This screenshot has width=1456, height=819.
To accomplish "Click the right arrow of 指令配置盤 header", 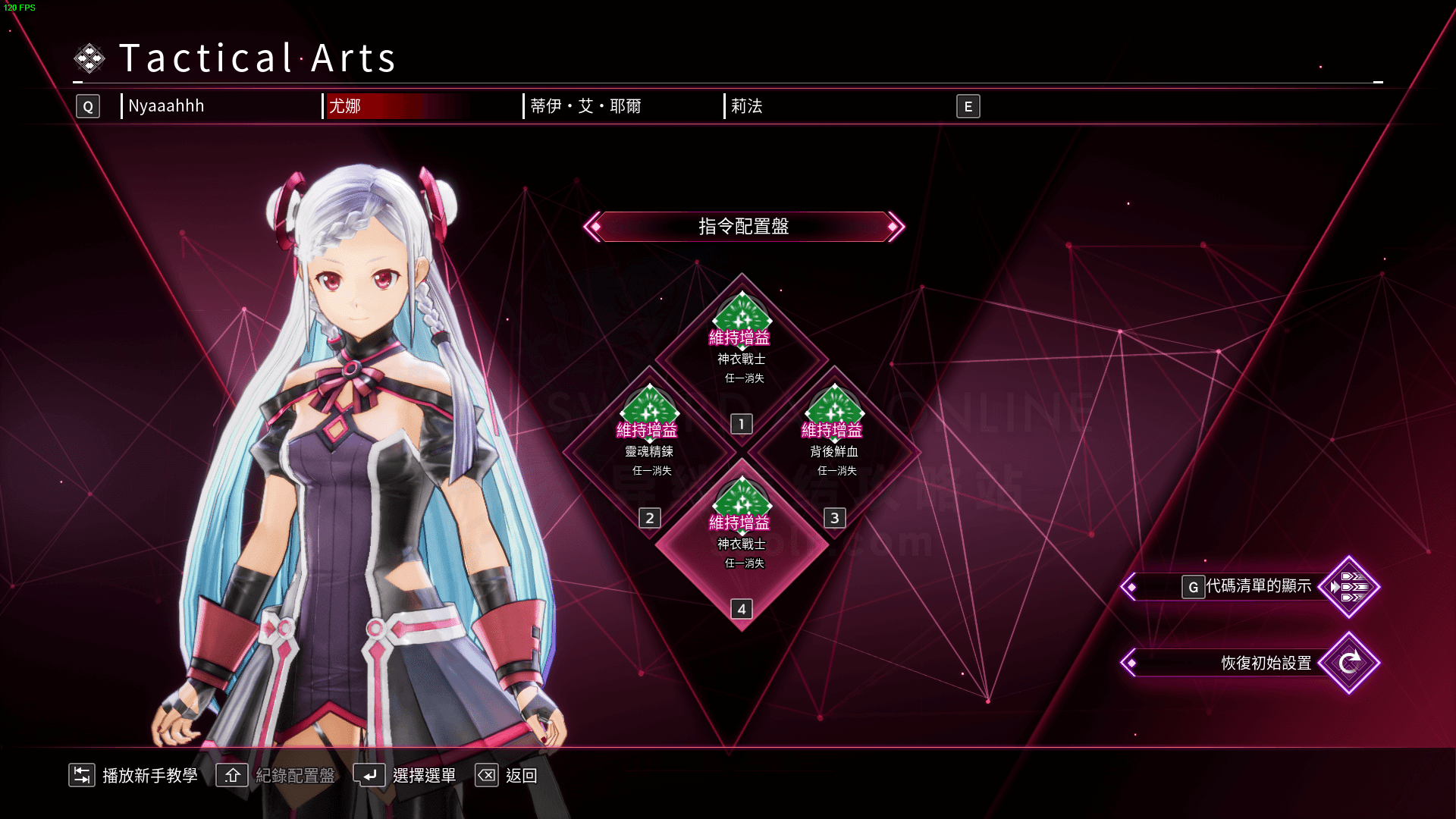I will click(x=895, y=227).
